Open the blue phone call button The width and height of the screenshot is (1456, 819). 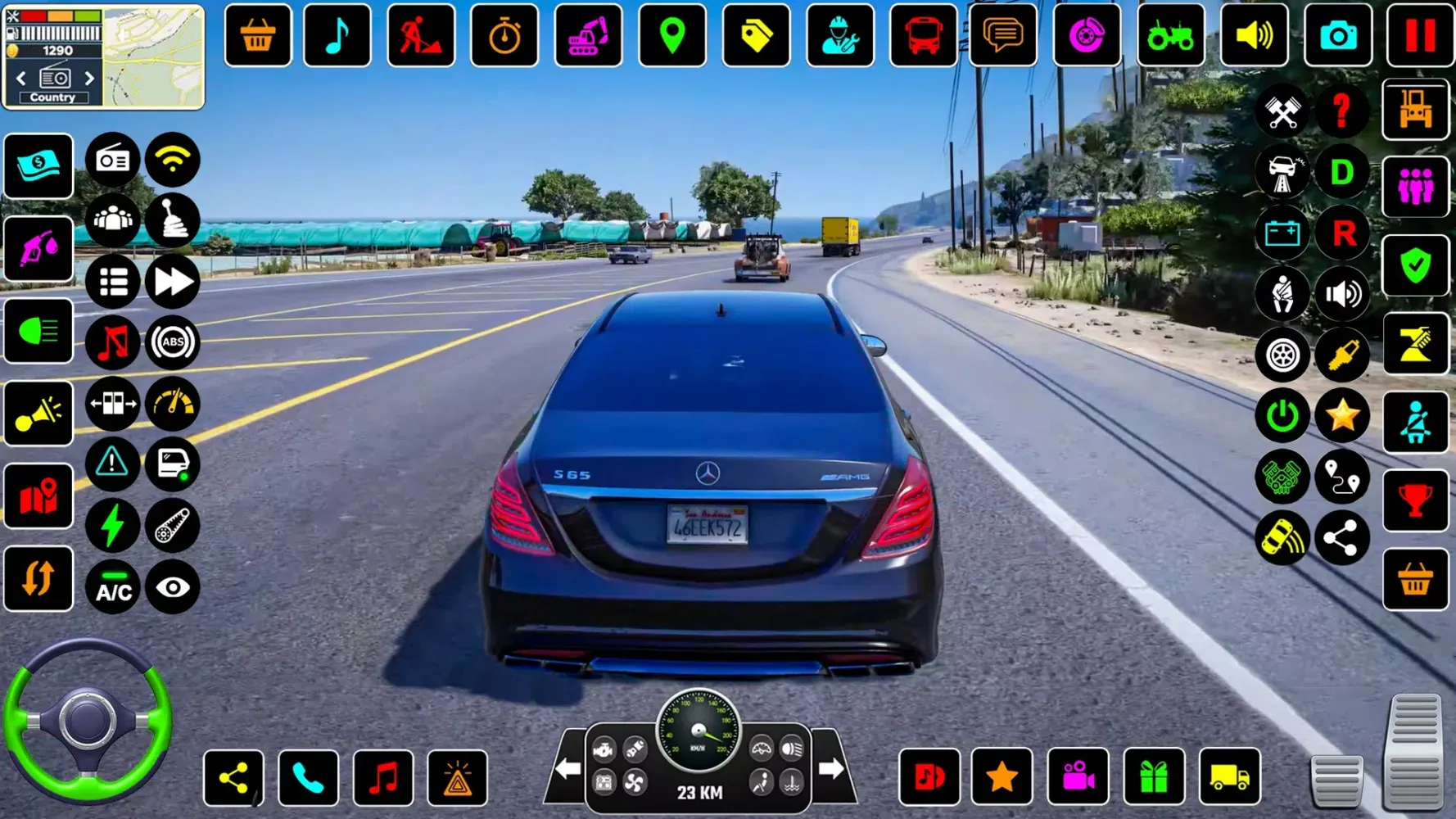tap(308, 778)
